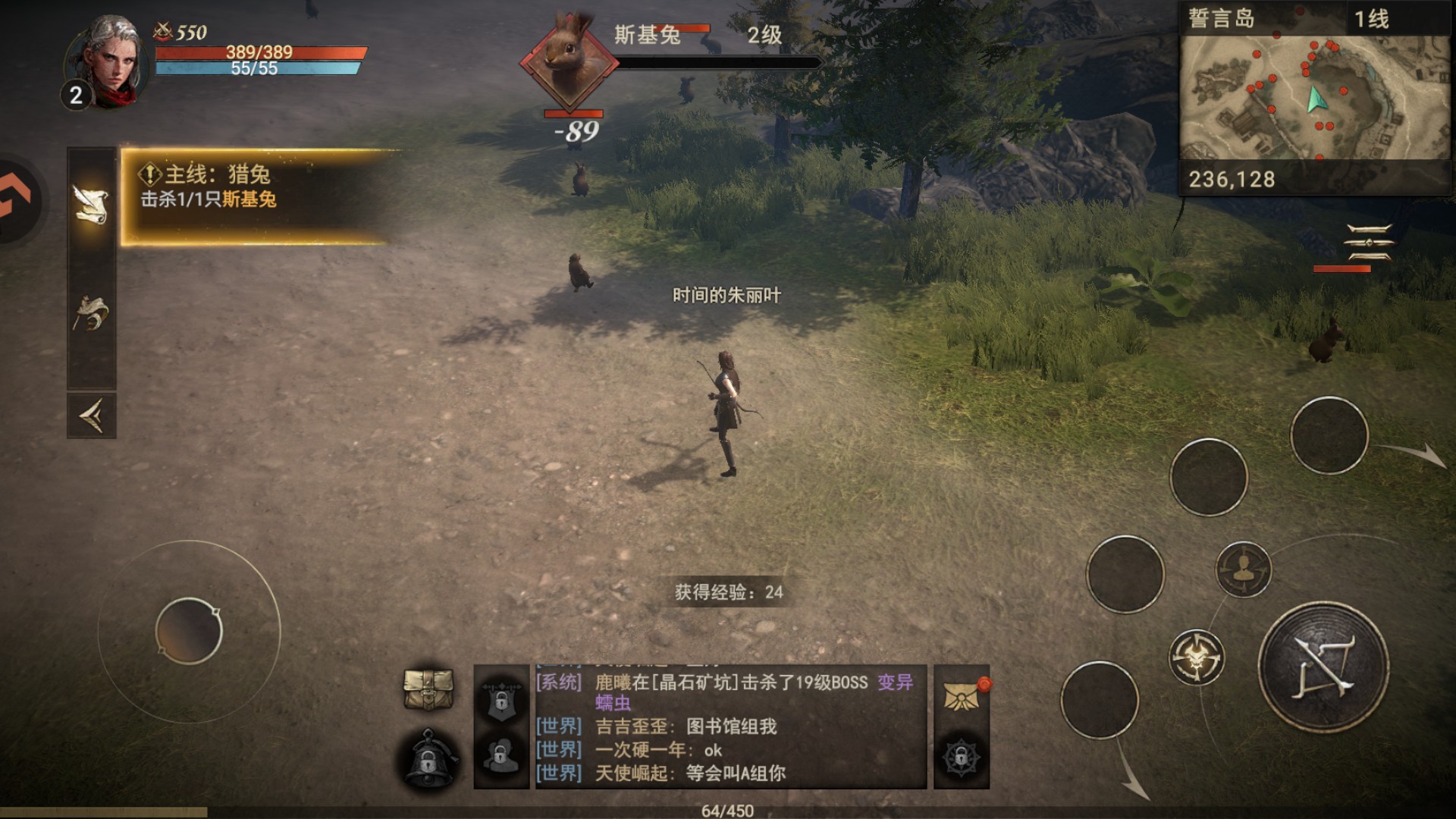Open the world chat box
Image resolution: width=1456 pixels, height=819 pixels.
click(730, 726)
